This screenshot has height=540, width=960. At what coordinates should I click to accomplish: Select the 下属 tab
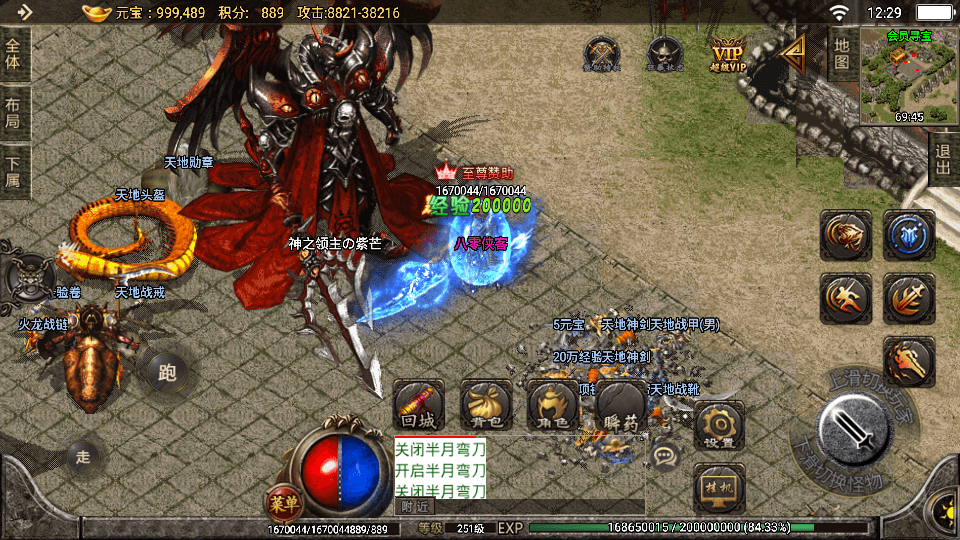pyautogui.click(x=13, y=172)
